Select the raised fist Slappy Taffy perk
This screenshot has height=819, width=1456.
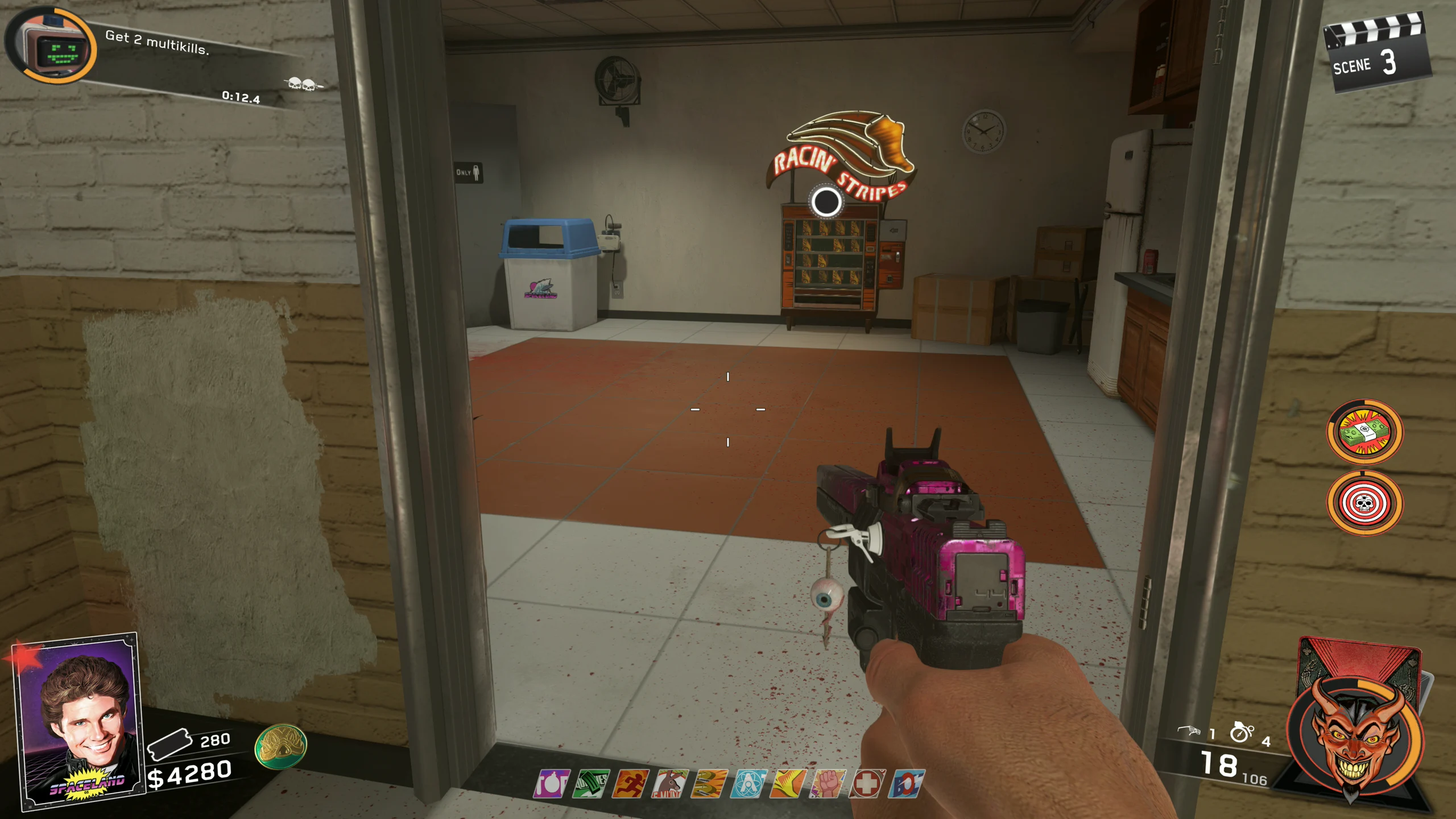(827, 784)
